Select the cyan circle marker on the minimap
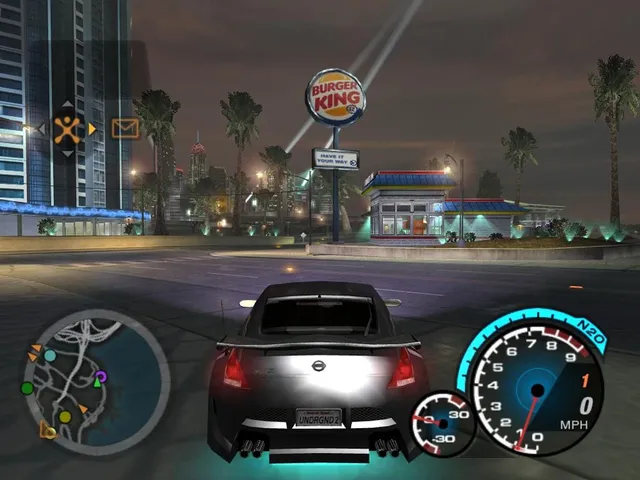This screenshot has width=640, height=480. 50,356
